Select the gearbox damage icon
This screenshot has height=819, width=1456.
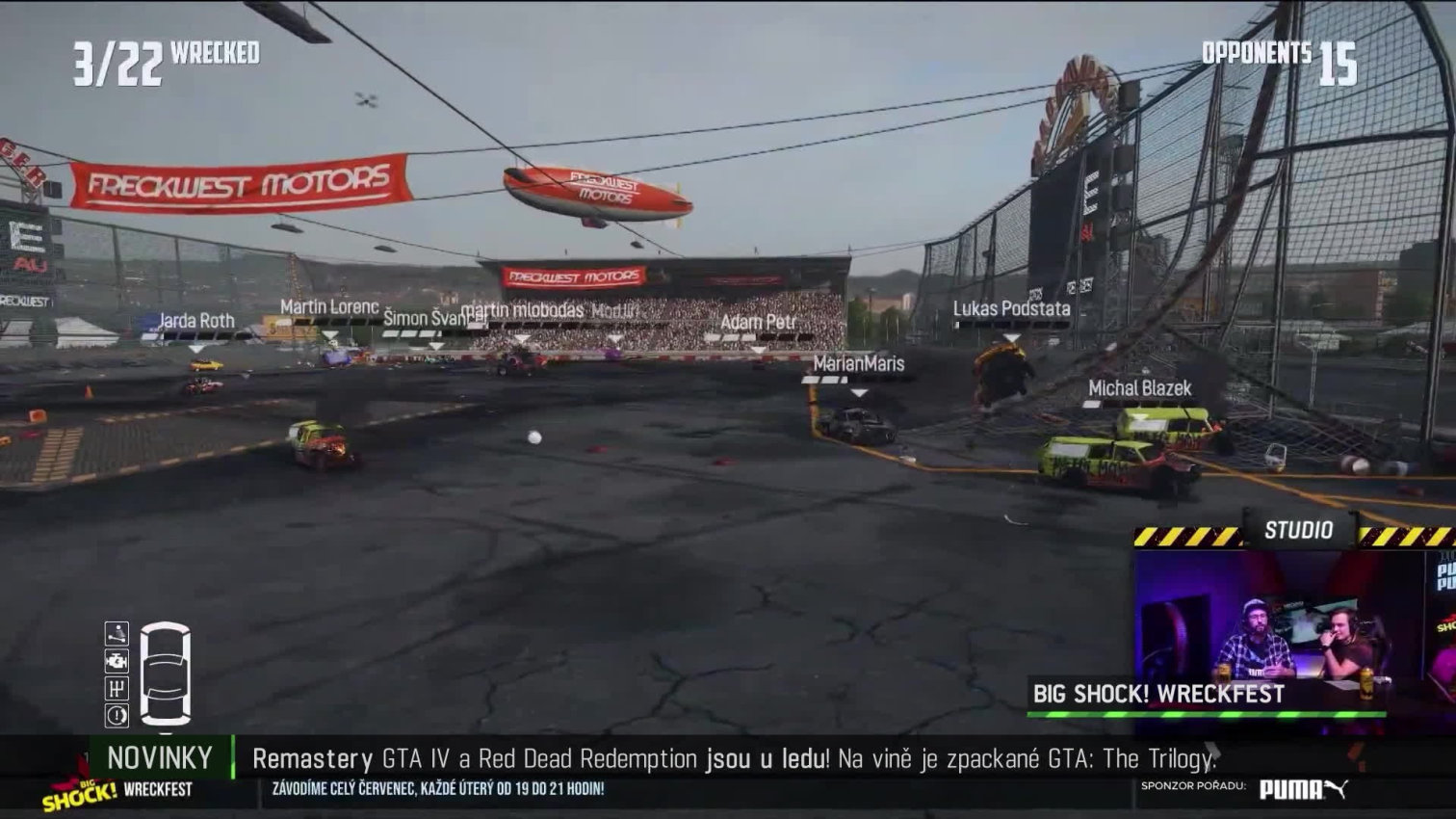coord(117,688)
